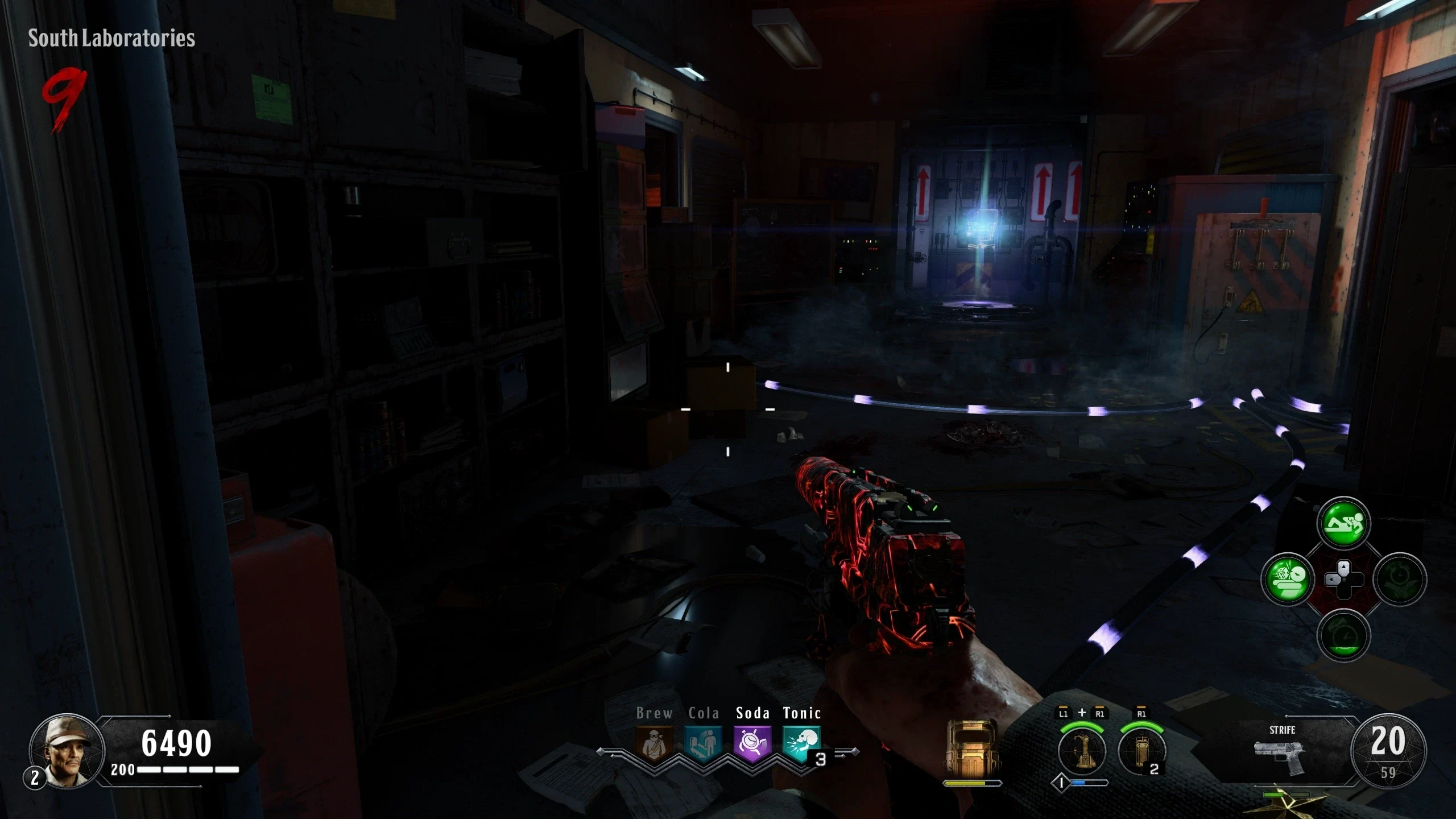Click the player character portrait
Image resolution: width=1456 pixels, height=819 pixels.
67,751
